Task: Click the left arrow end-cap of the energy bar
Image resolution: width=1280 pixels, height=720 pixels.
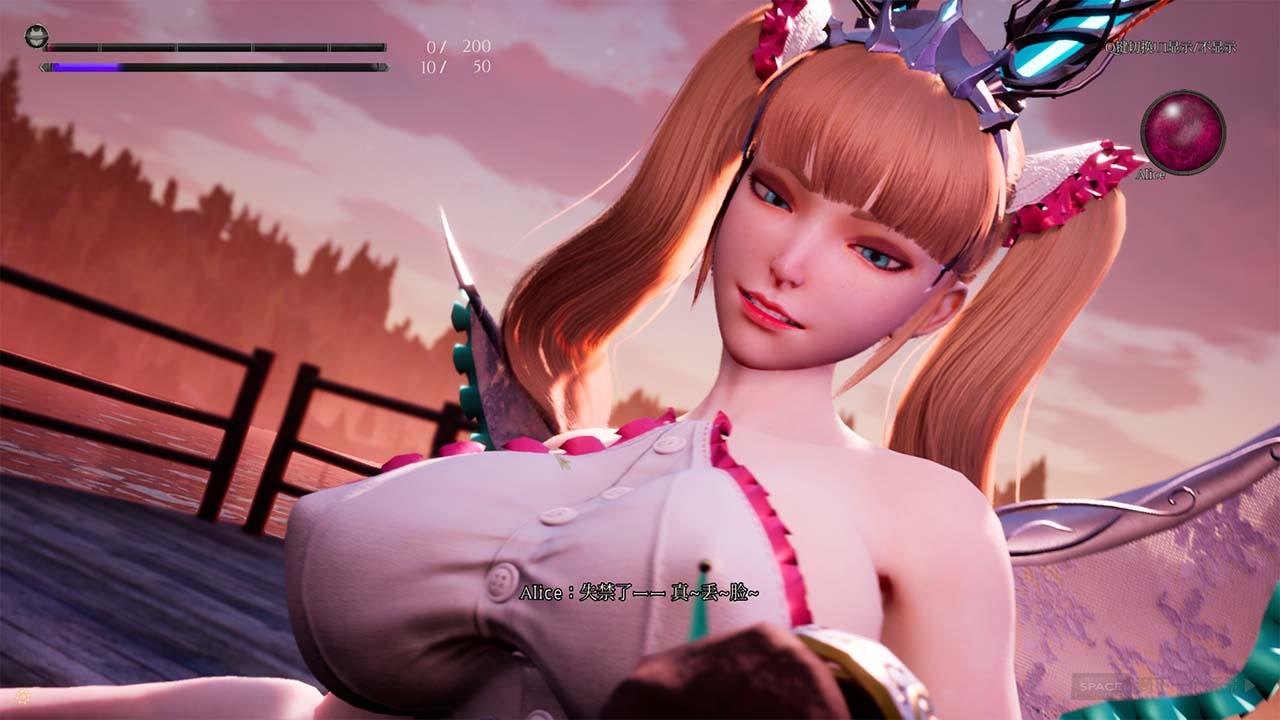Action: tap(43, 66)
